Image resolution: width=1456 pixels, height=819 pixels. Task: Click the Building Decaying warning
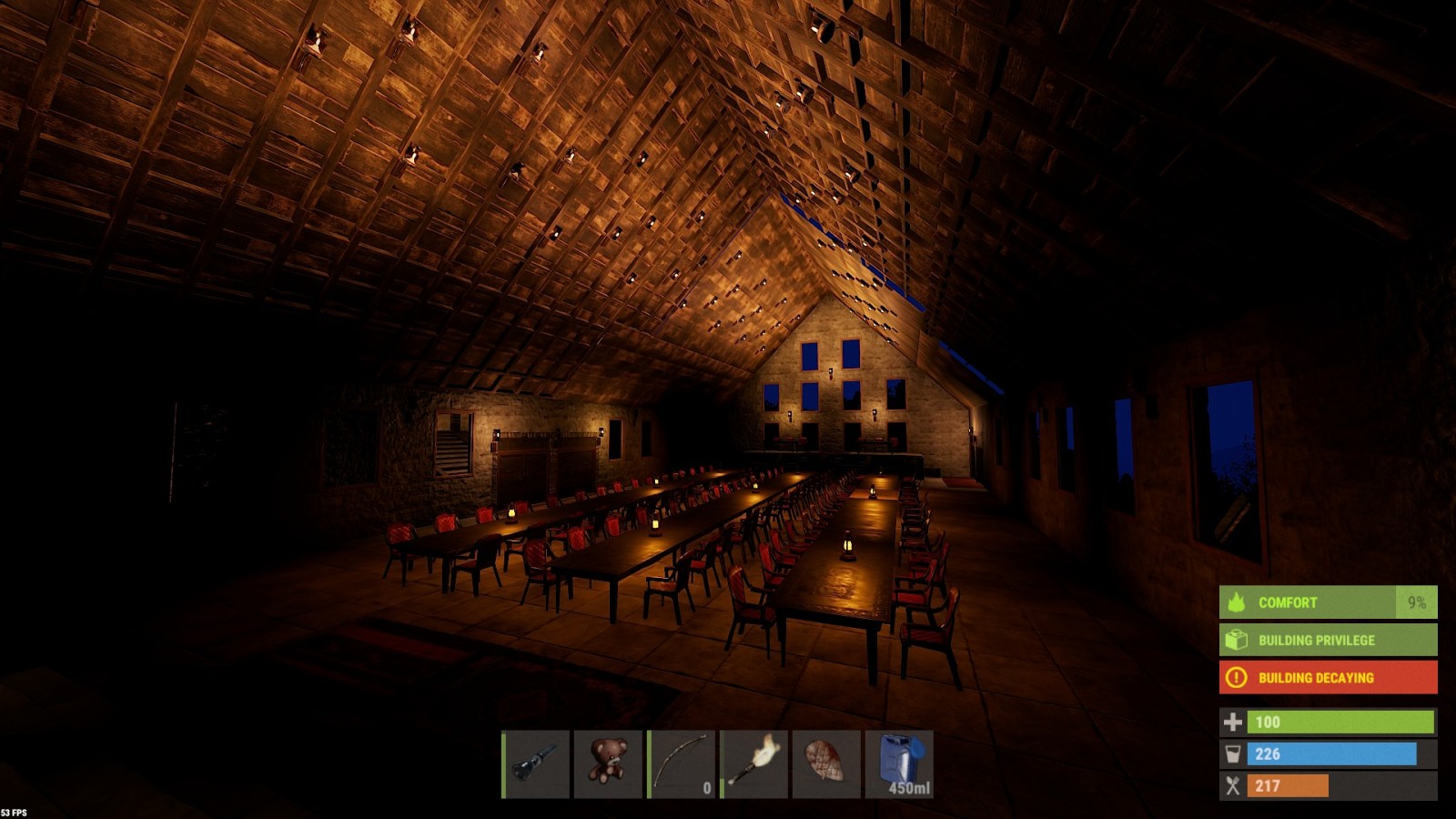pyautogui.click(x=1328, y=677)
